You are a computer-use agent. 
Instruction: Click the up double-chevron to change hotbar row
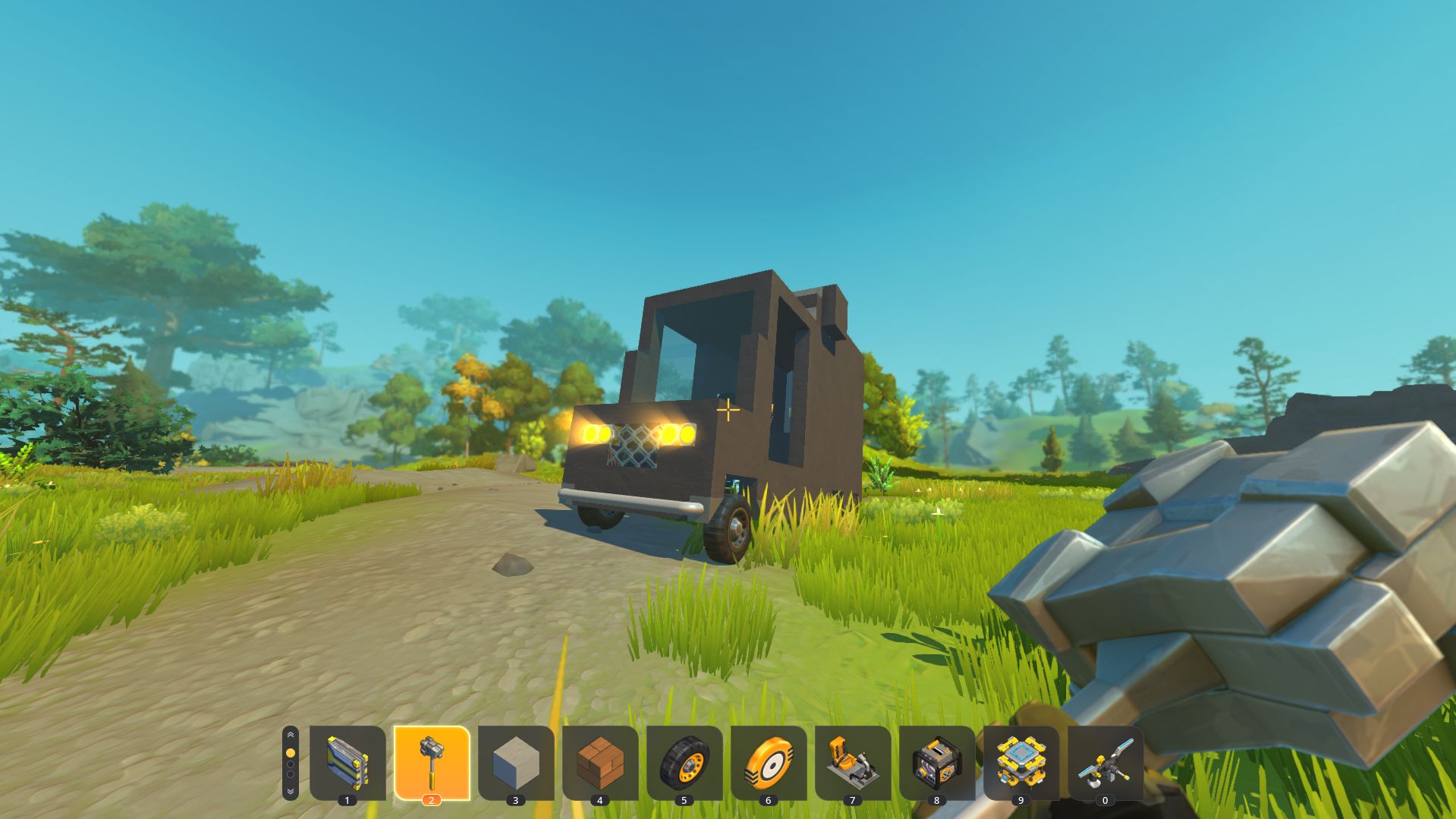point(291,735)
